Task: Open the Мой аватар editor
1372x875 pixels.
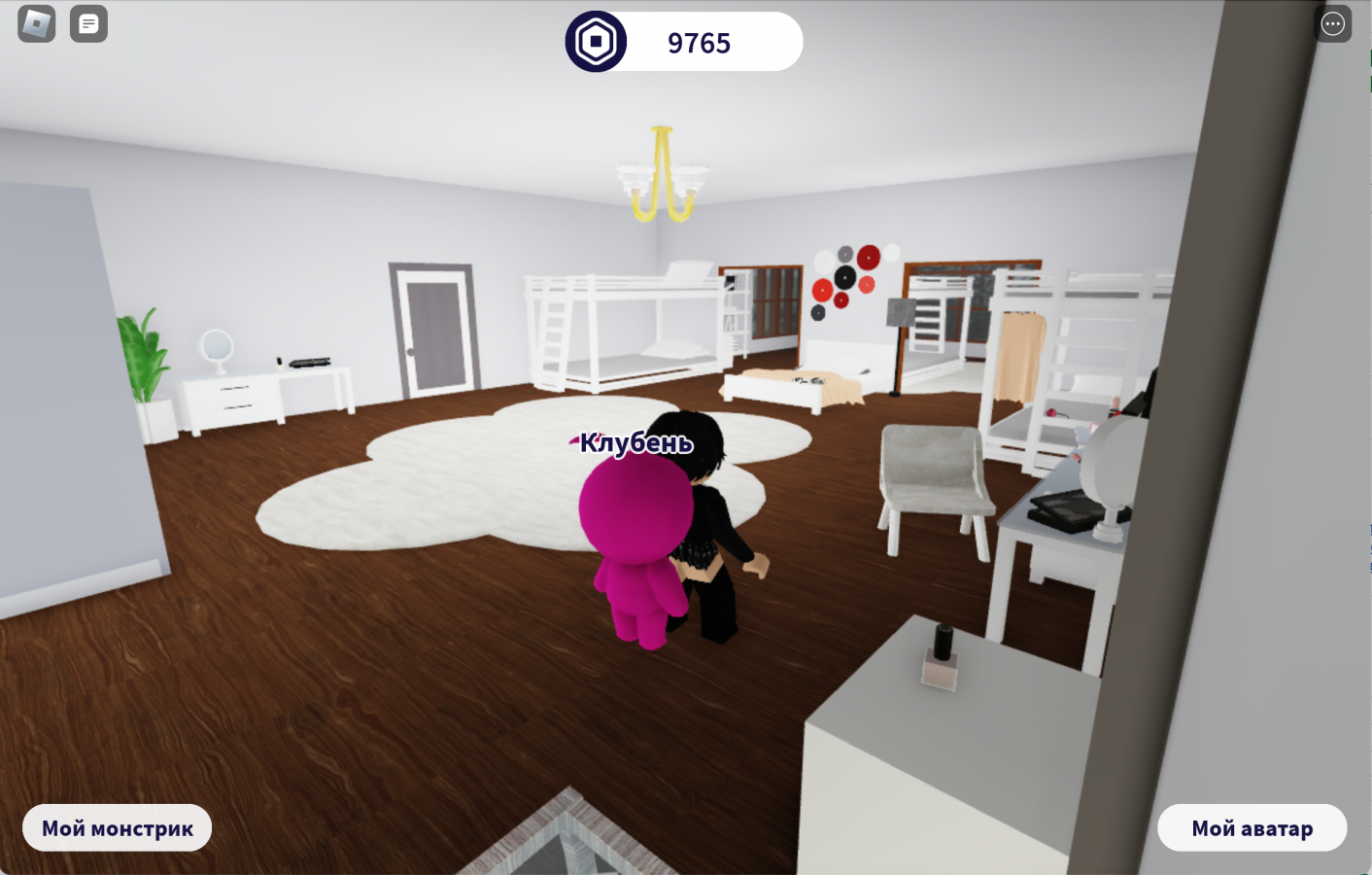Action: point(1252,828)
